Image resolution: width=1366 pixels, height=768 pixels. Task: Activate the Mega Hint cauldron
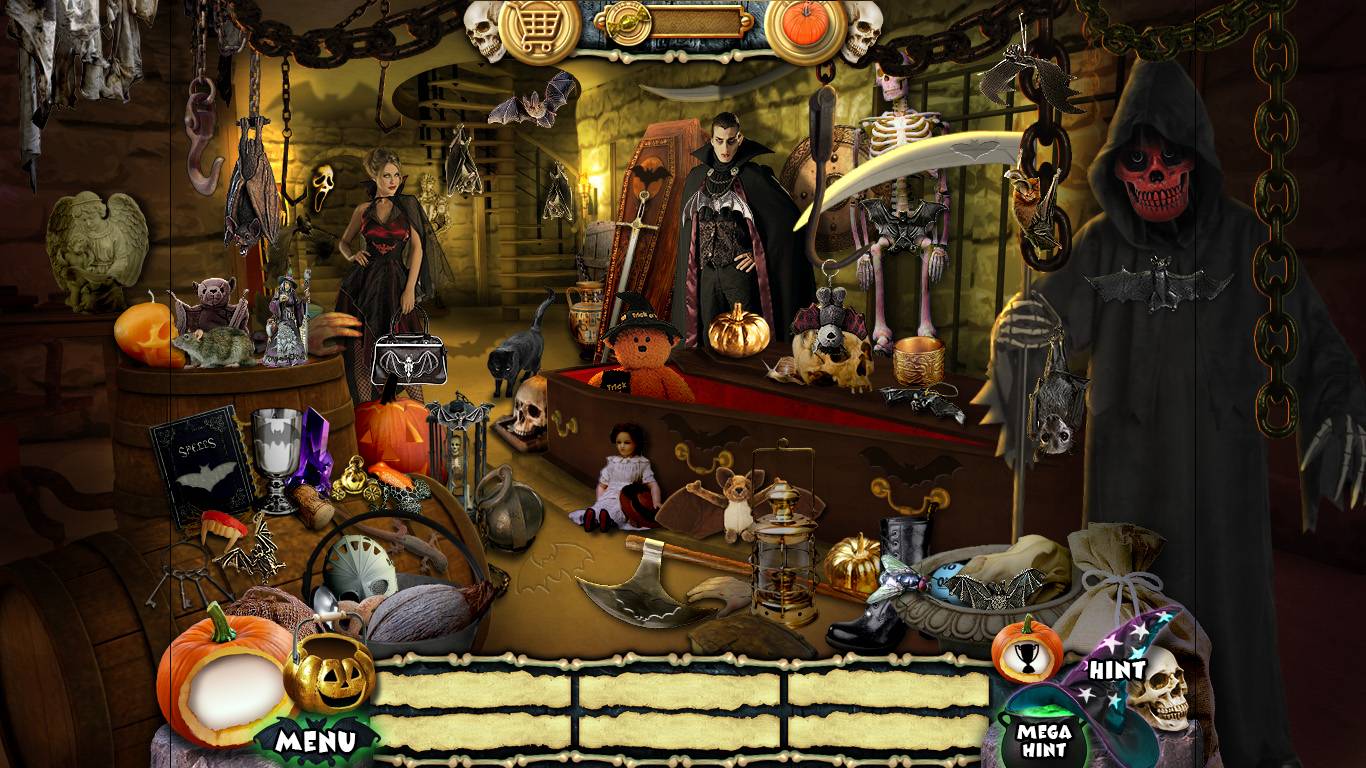pyautogui.click(x=1044, y=735)
